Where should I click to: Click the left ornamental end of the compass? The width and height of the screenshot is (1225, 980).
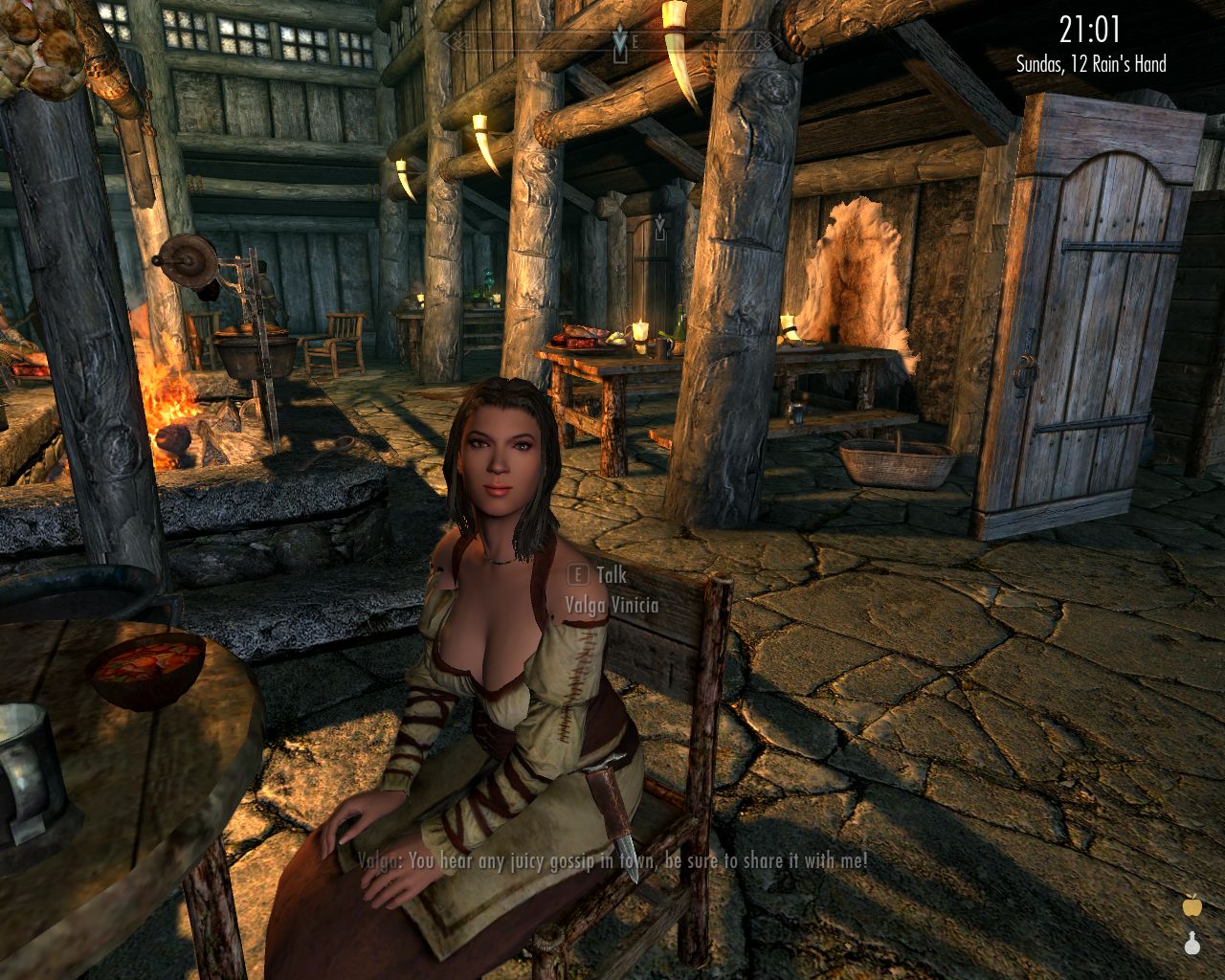pos(457,38)
